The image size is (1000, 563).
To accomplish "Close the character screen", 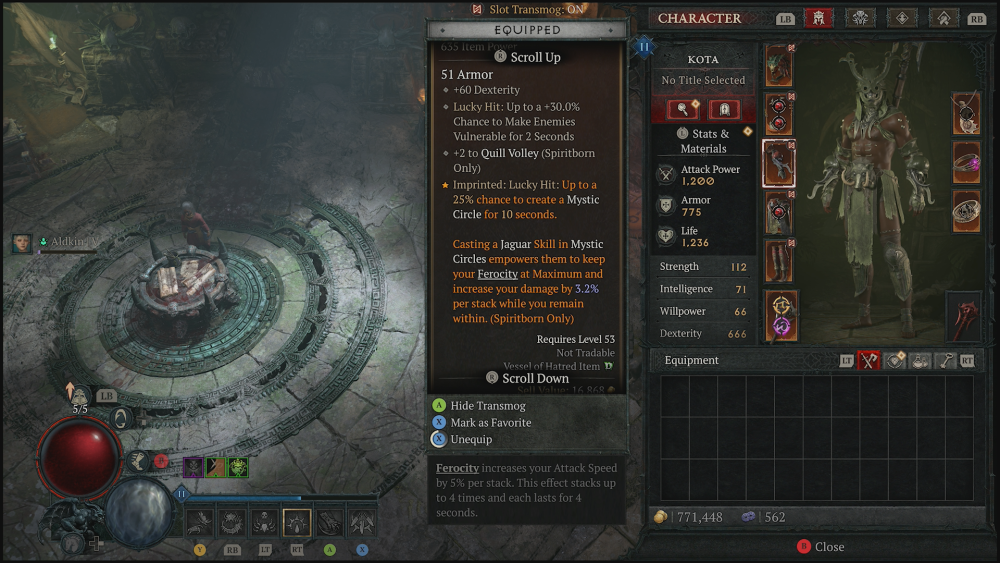I will point(820,547).
